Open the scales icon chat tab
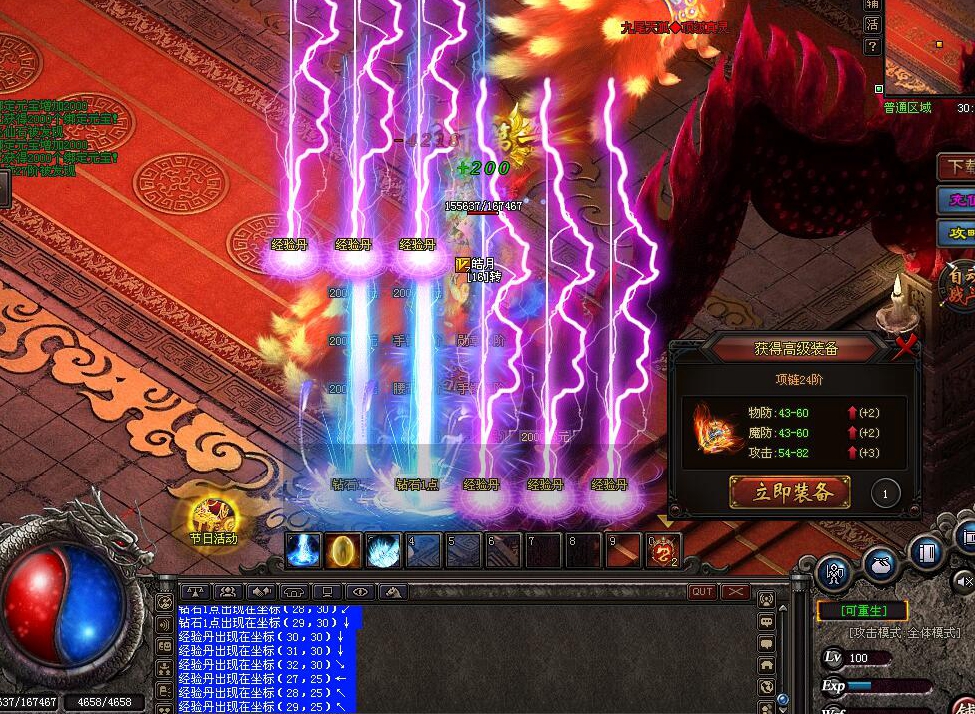This screenshot has height=714, width=975. click(x=197, y=592)
